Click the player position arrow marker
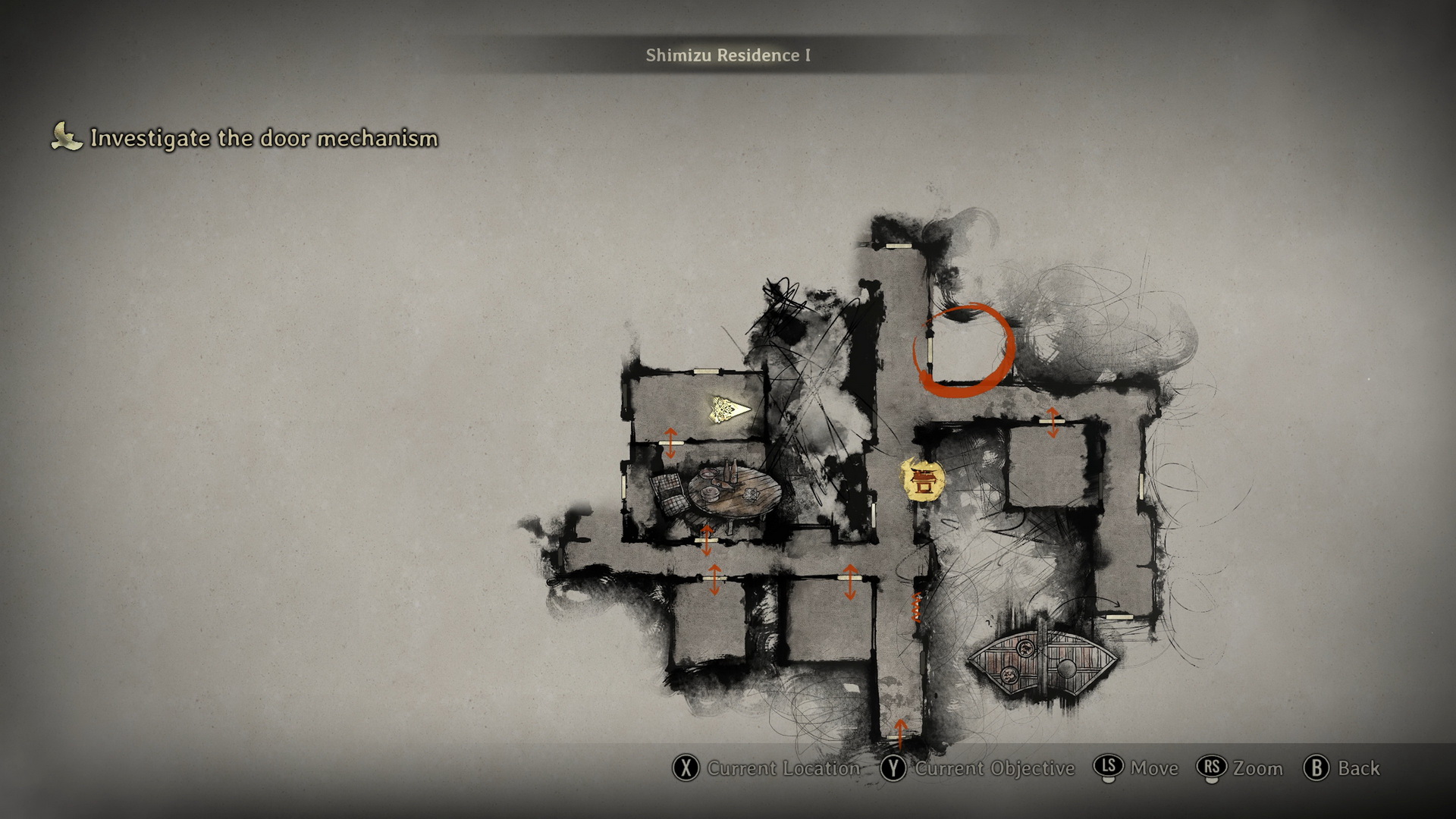1456x819 pixels. pyautogui.click(x=730, y=410)
